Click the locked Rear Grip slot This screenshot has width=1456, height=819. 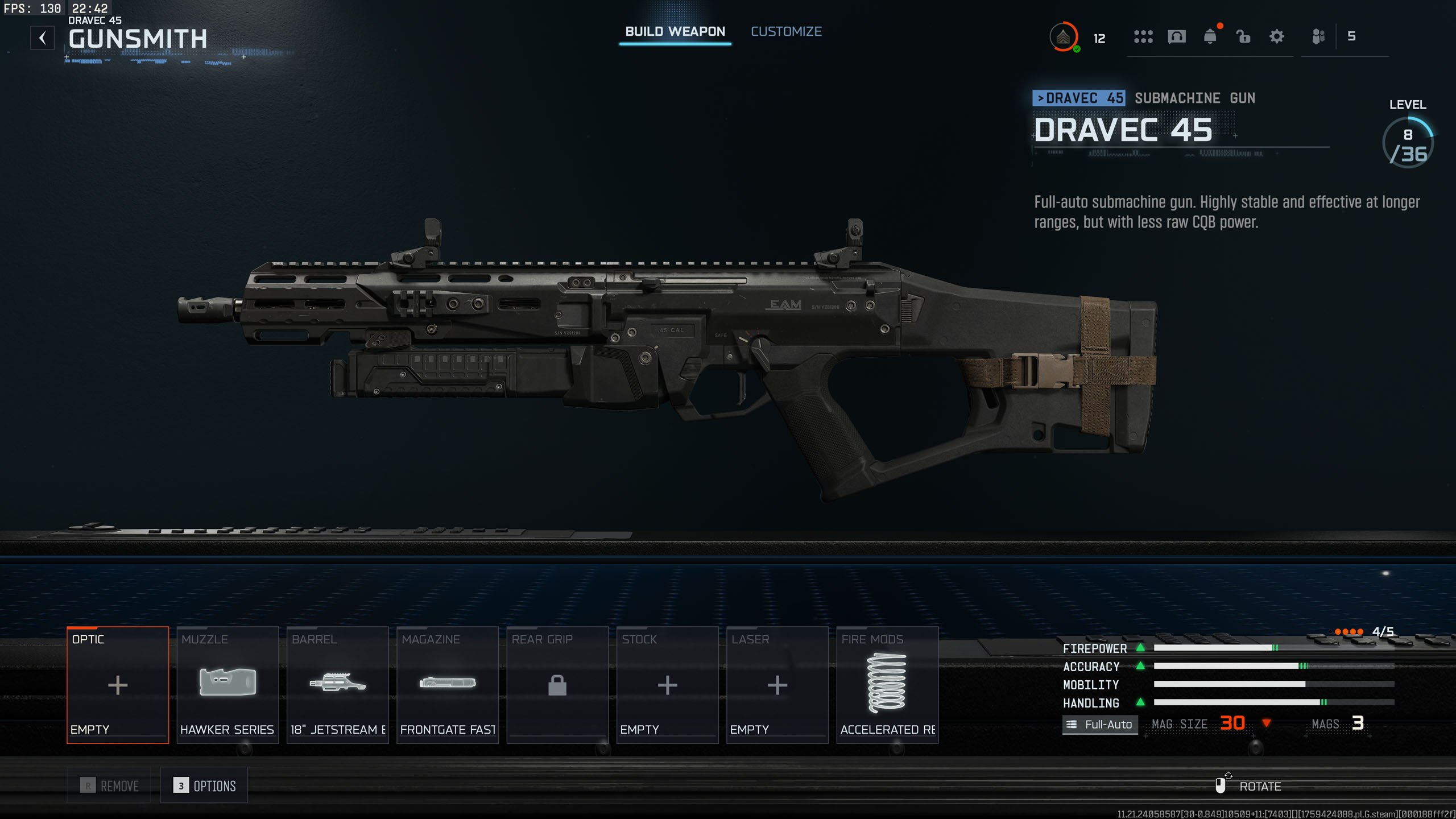pyautogui.click(x=557, y=685)
